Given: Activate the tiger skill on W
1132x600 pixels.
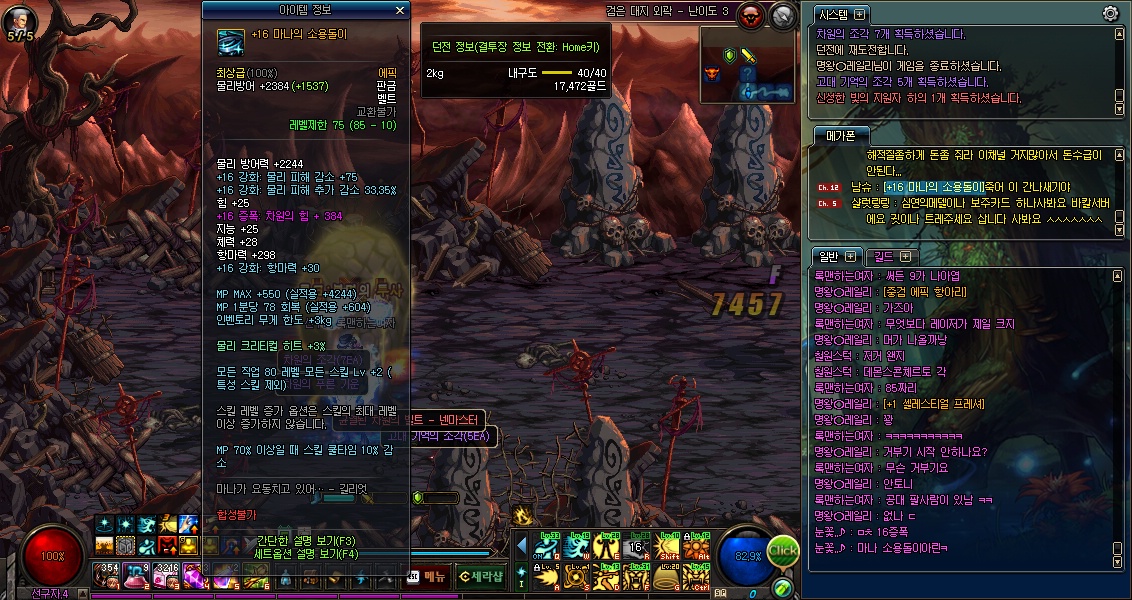Looking at the screenshot, I should click(x=578, y=545).
